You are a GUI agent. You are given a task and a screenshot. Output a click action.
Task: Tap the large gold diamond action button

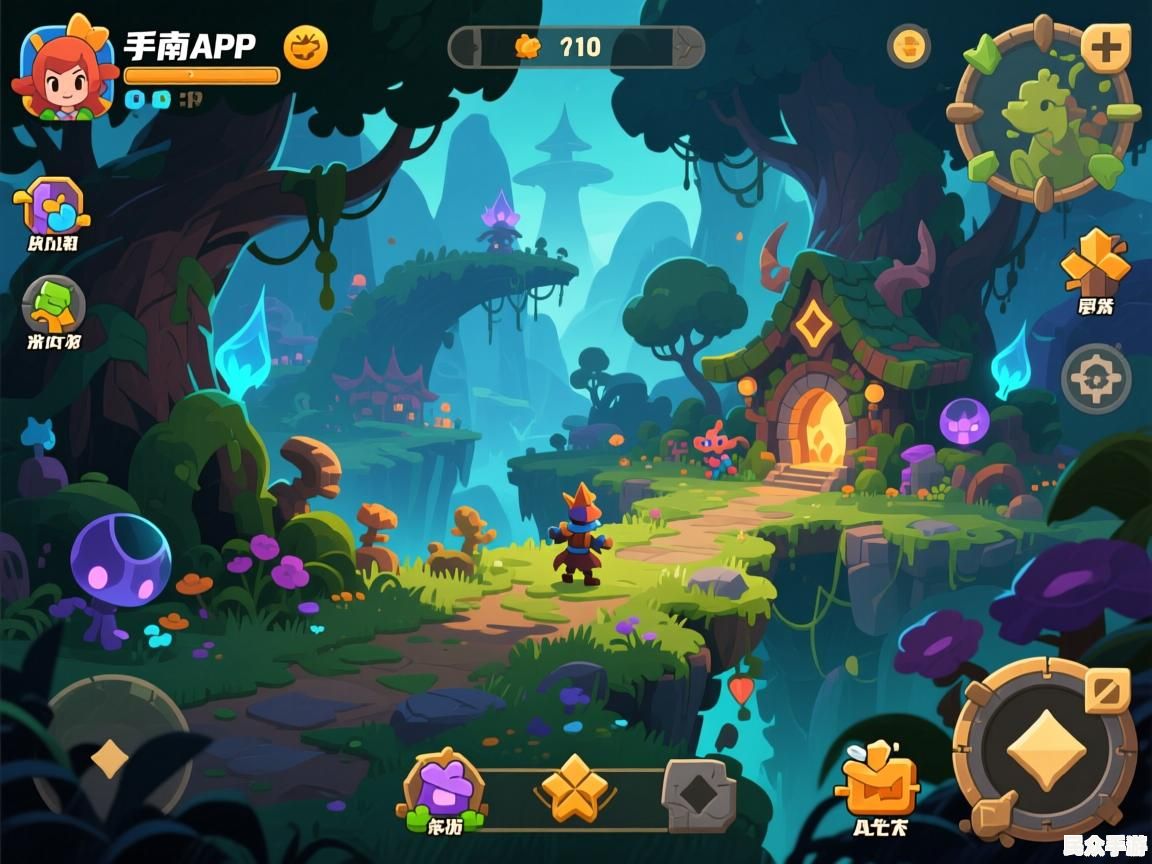coord(1045,750)
